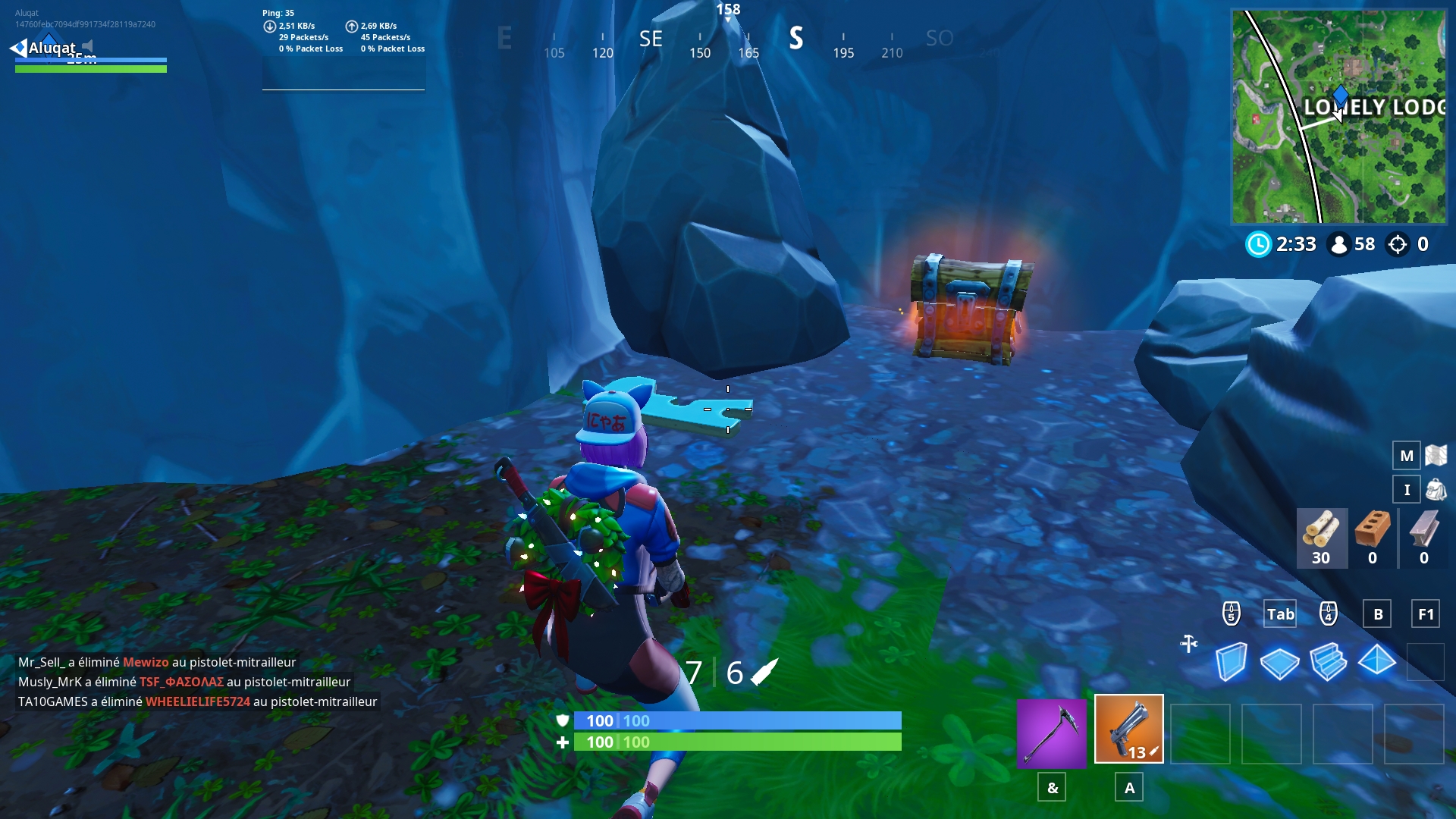1456x819 pixels.
Task: Click the Aluqat player name banner
Action: click(x=53, y=48)
